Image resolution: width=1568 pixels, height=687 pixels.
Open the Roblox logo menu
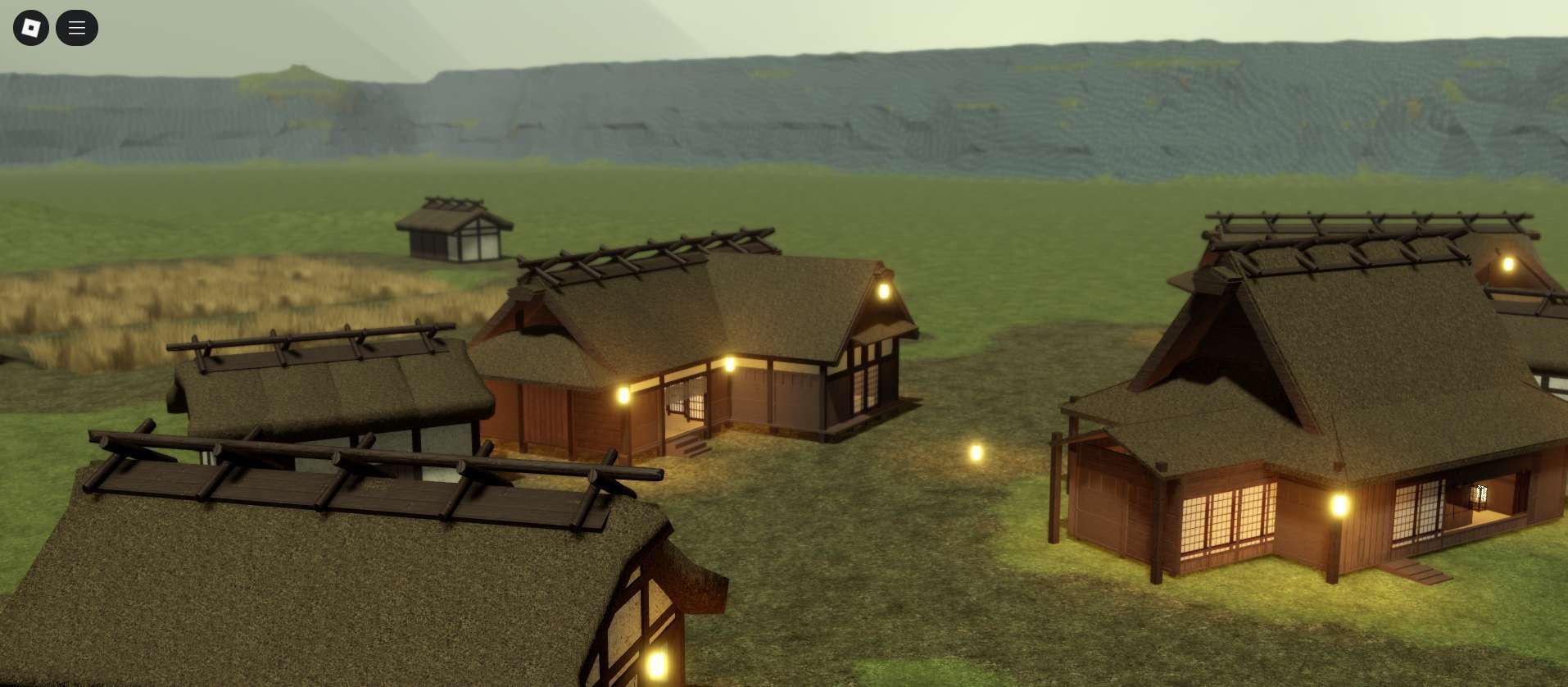[31, 28]
